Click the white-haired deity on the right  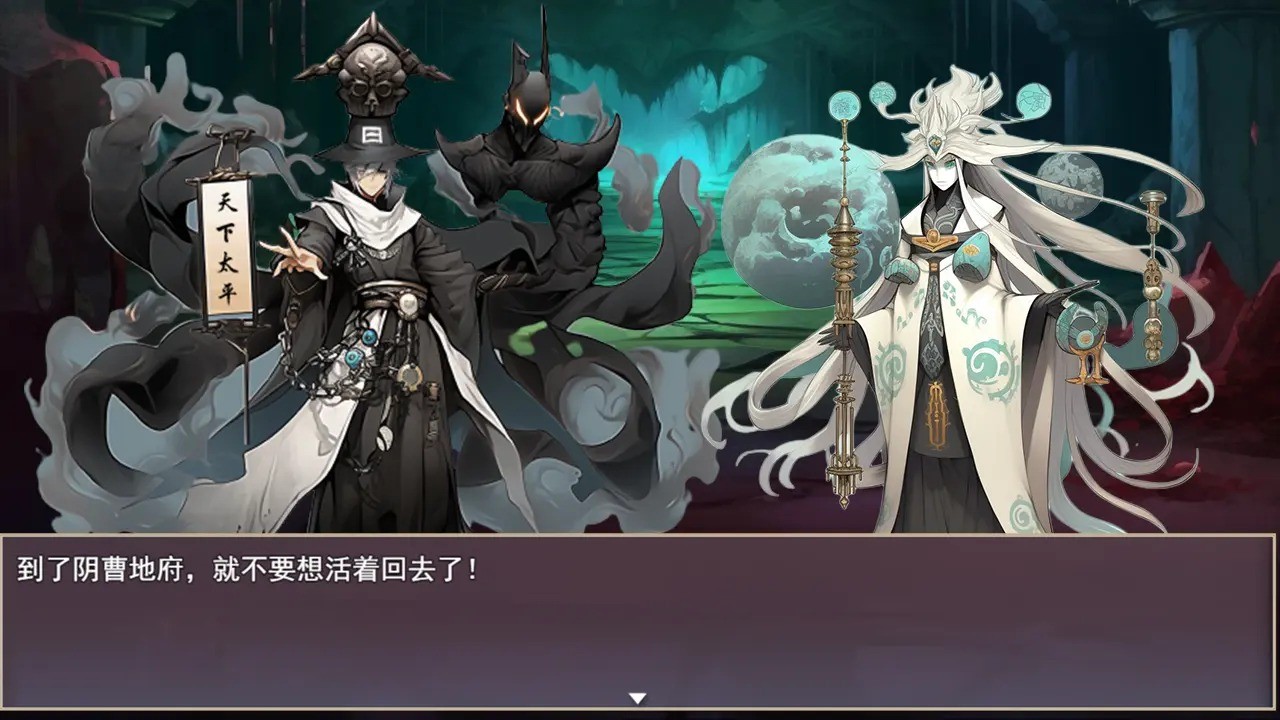pos(940,300)
